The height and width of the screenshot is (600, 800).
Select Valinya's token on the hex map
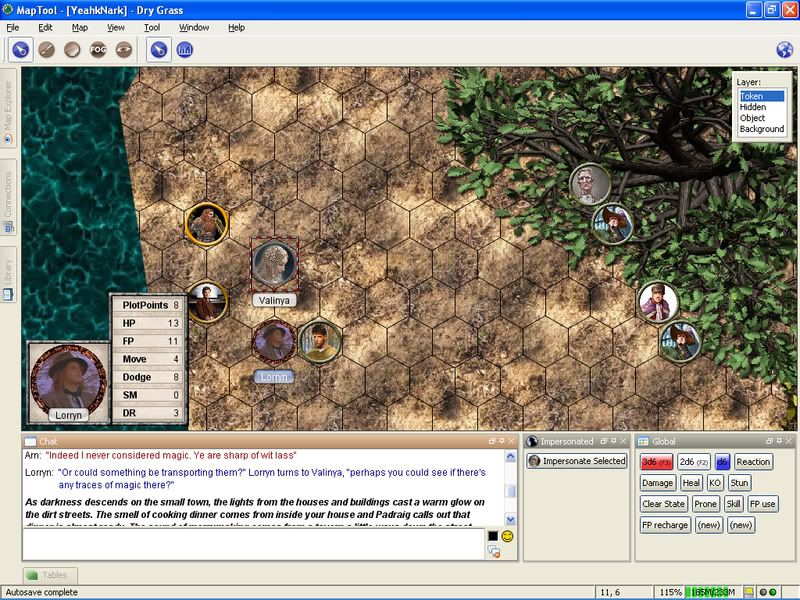point(273,264)
